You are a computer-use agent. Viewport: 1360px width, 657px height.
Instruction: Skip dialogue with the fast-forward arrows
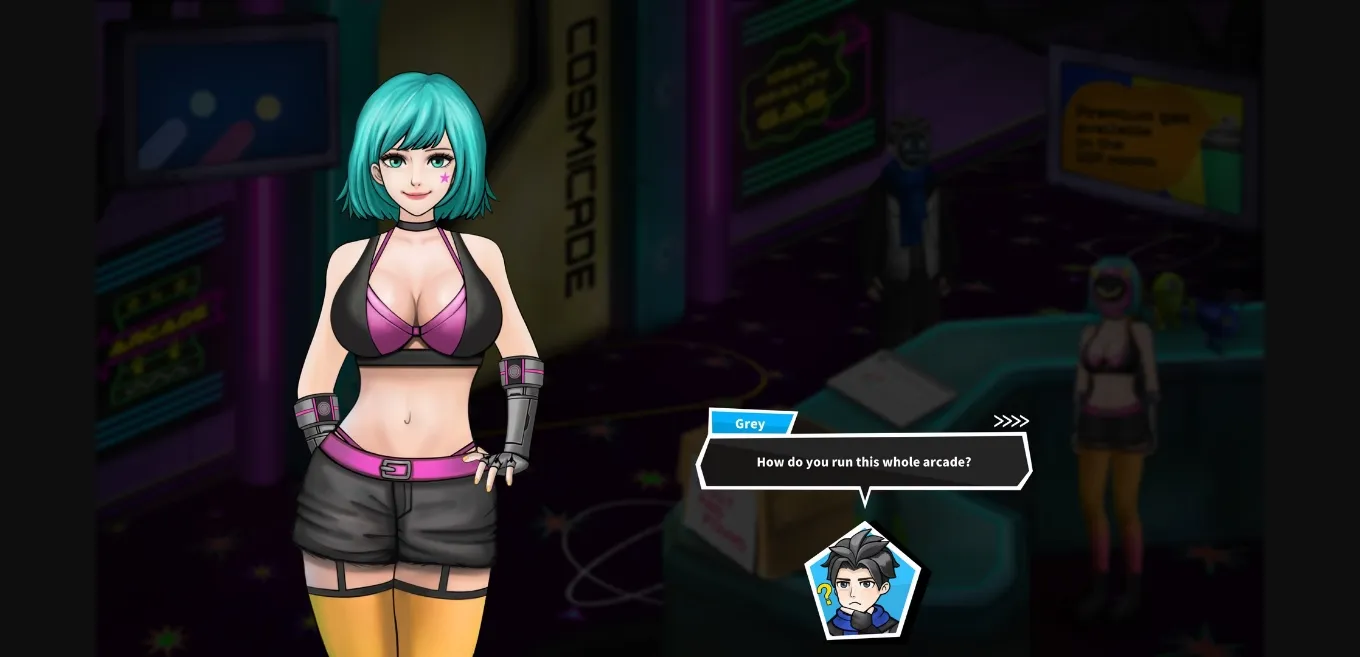click(1010, 421)
